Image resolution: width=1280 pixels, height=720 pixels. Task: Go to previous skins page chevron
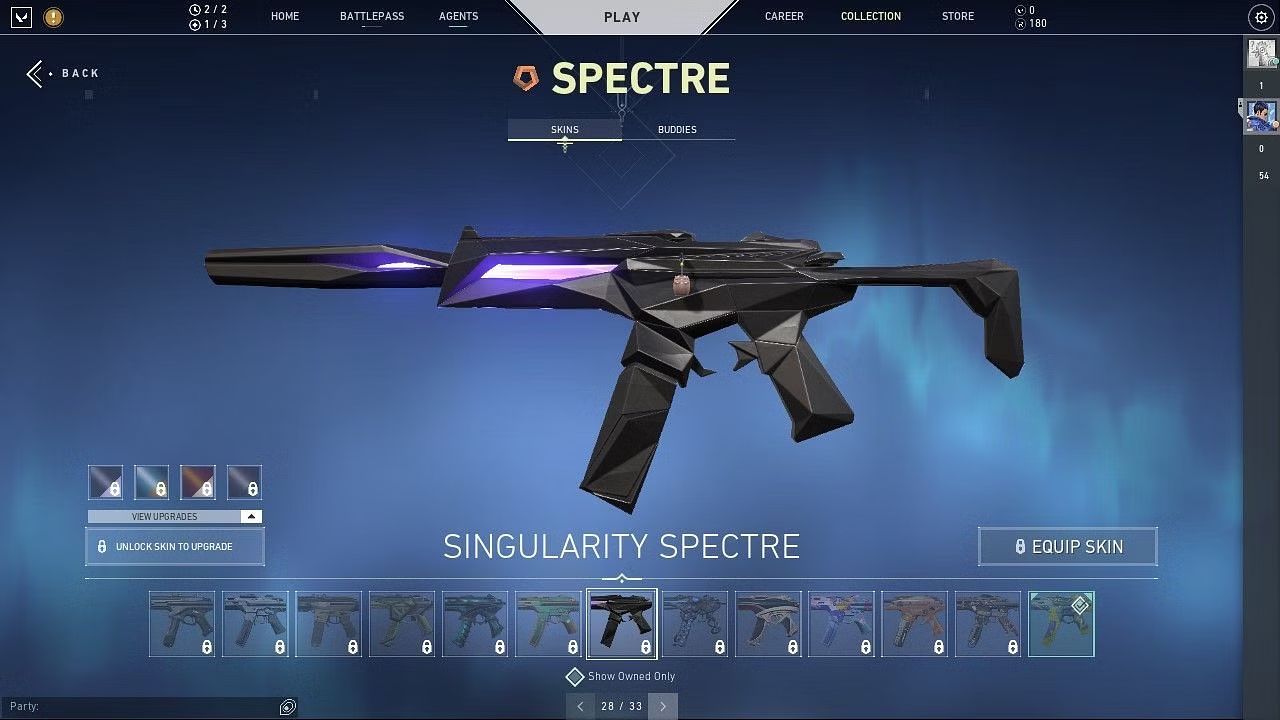pyautogui.click(x=581, y=706)
